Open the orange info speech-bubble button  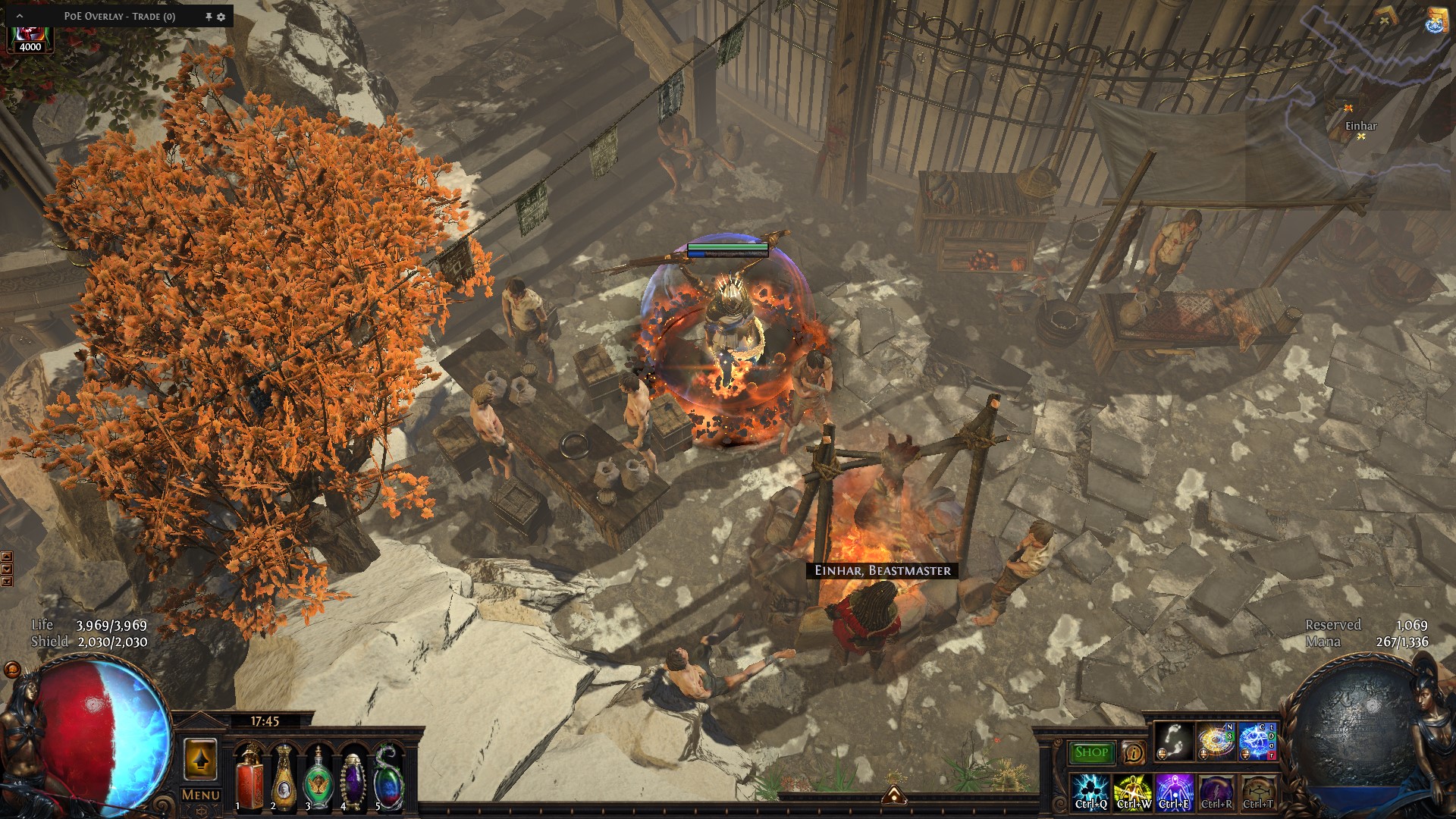pos(1133,752)
